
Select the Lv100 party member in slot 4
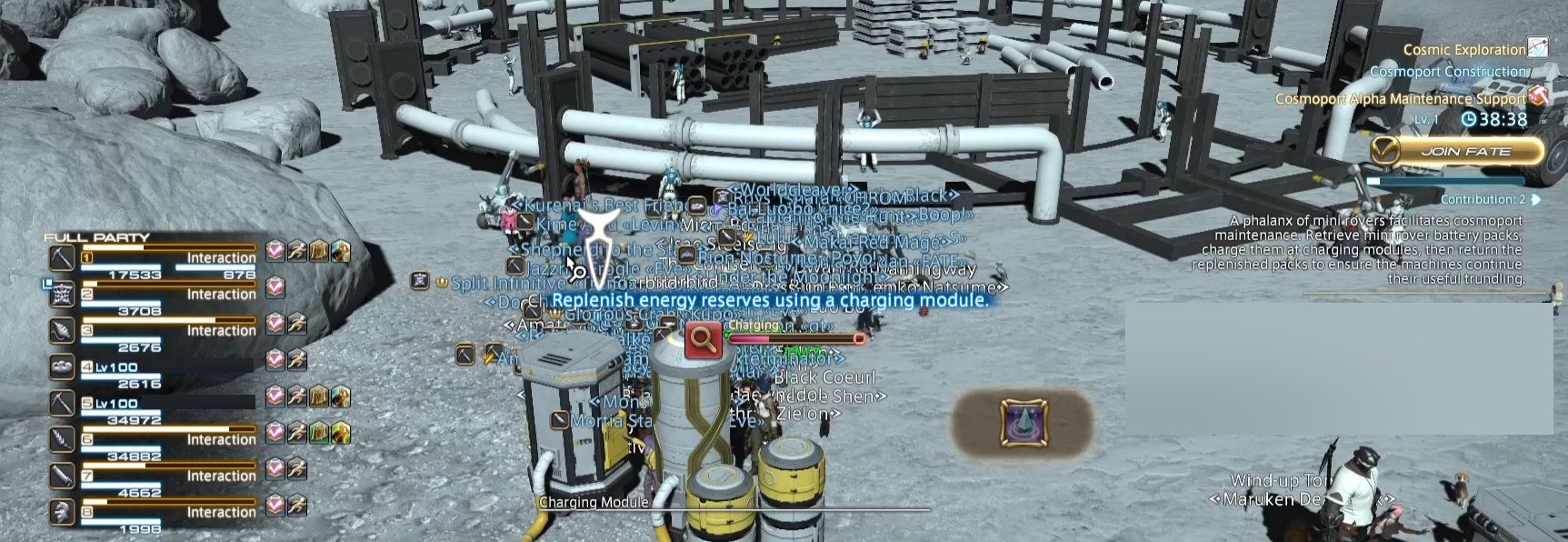click(62, 367)
